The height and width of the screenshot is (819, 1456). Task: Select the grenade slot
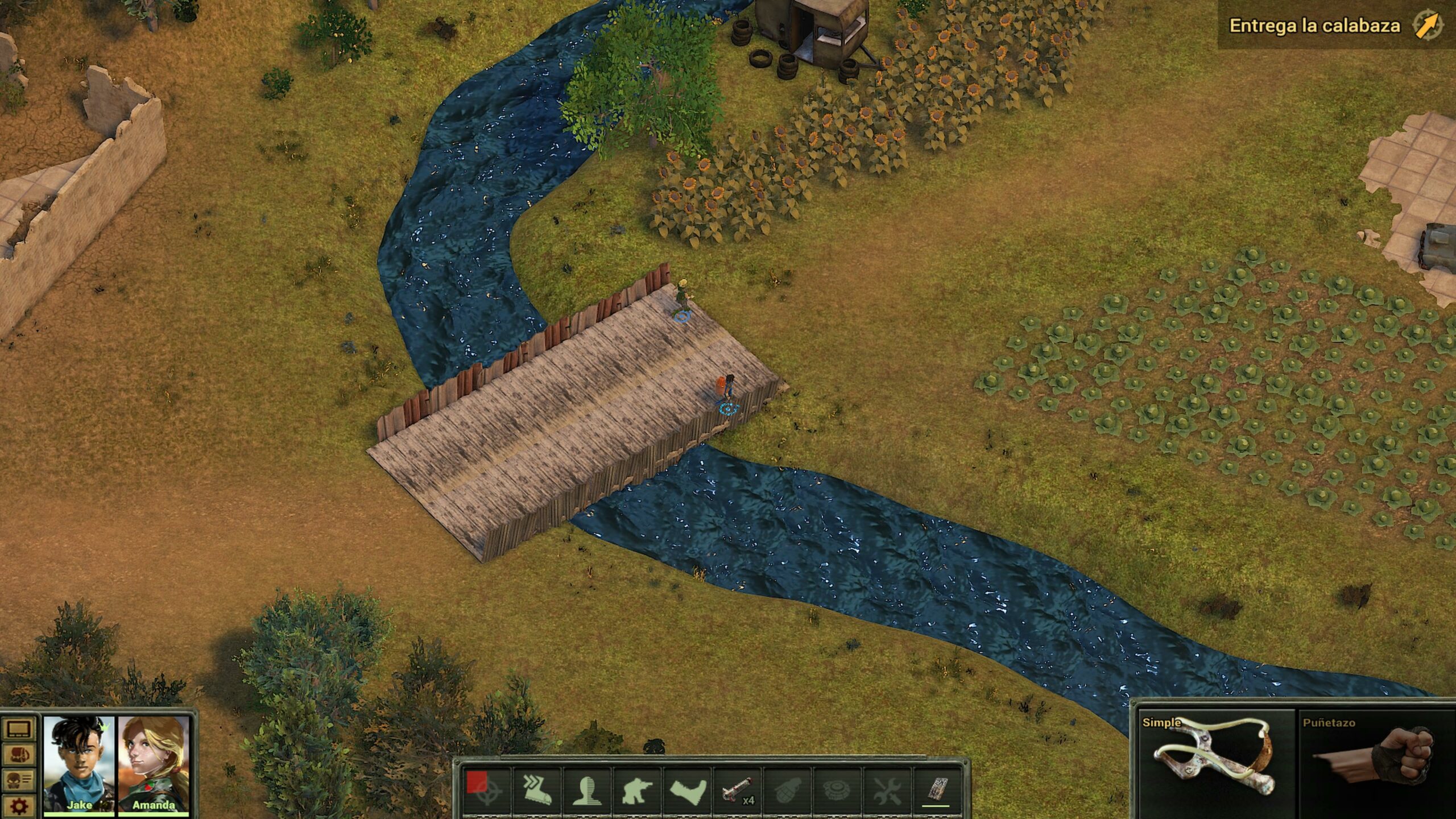click(x=788, y=789)
